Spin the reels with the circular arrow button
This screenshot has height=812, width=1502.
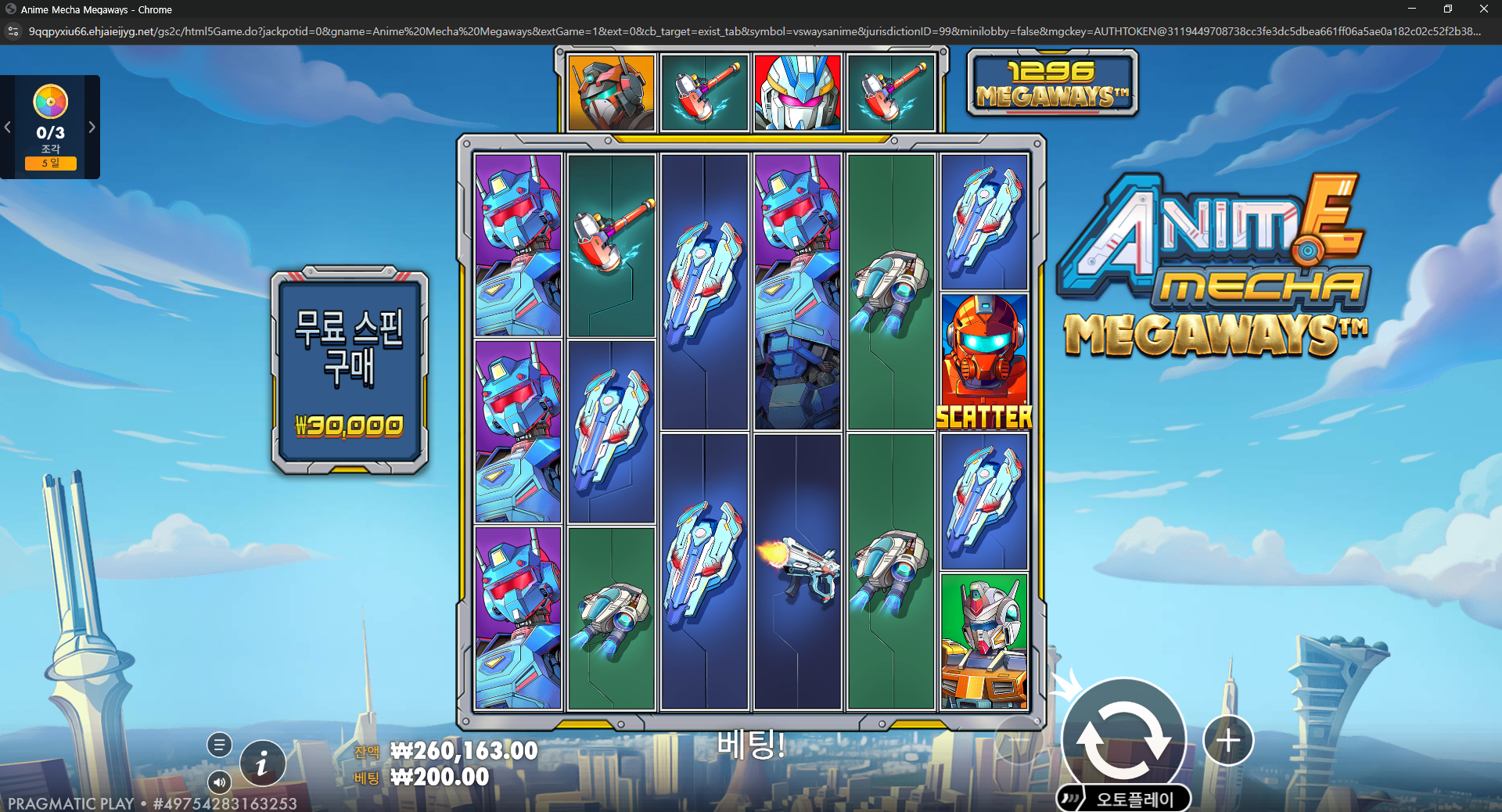[1123, 738]
